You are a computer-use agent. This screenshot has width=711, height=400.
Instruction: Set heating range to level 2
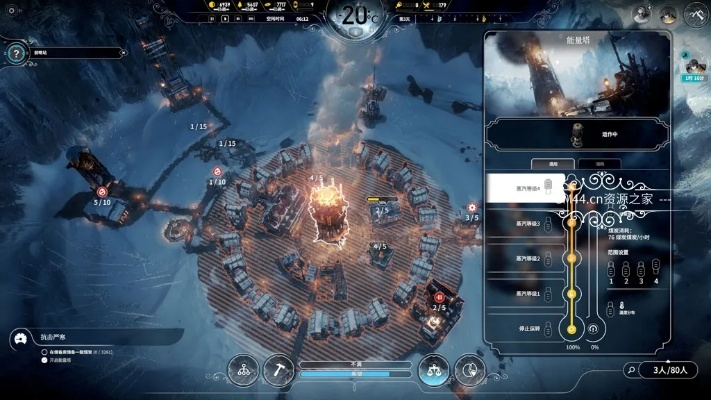coord(624,269)
